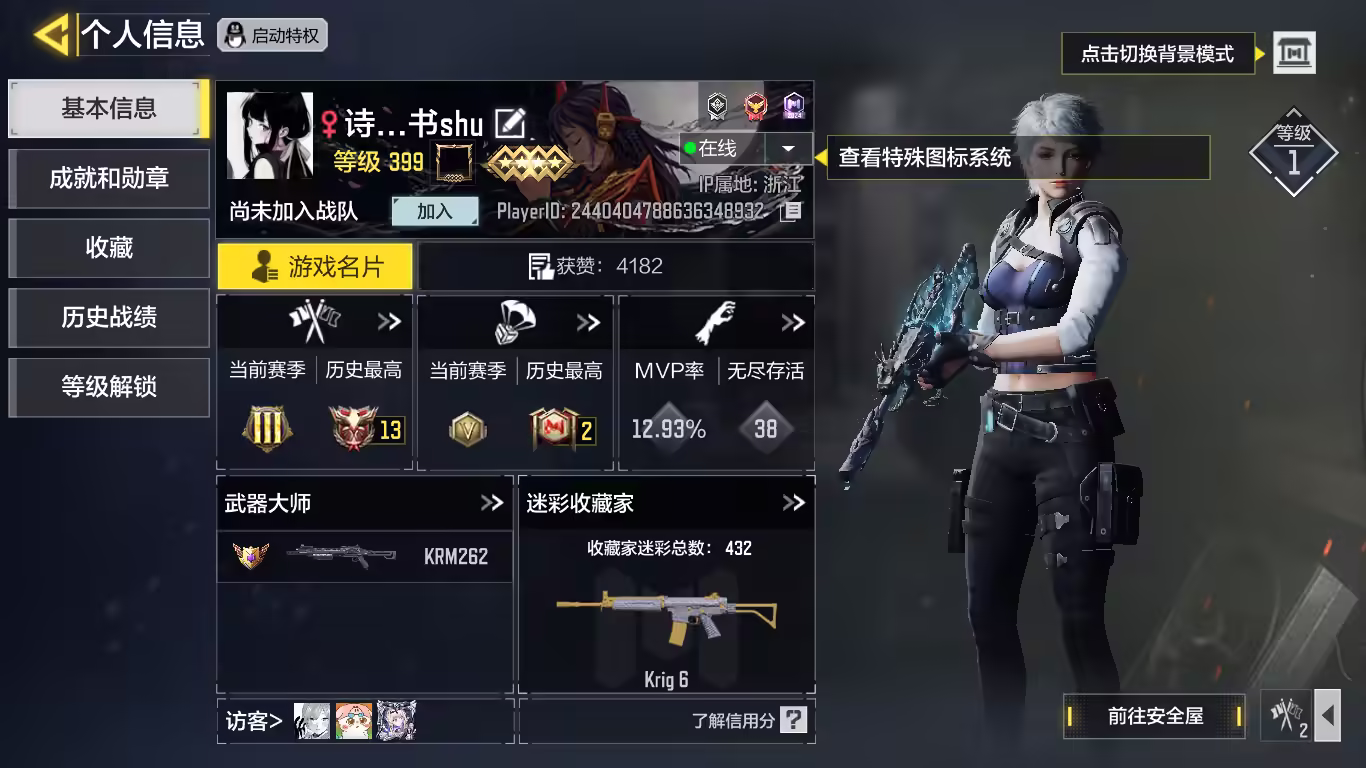Screen dimensions: 1366x768
Task: Open the 启动特权 privilege button
Action: click(x=272, y=36)
